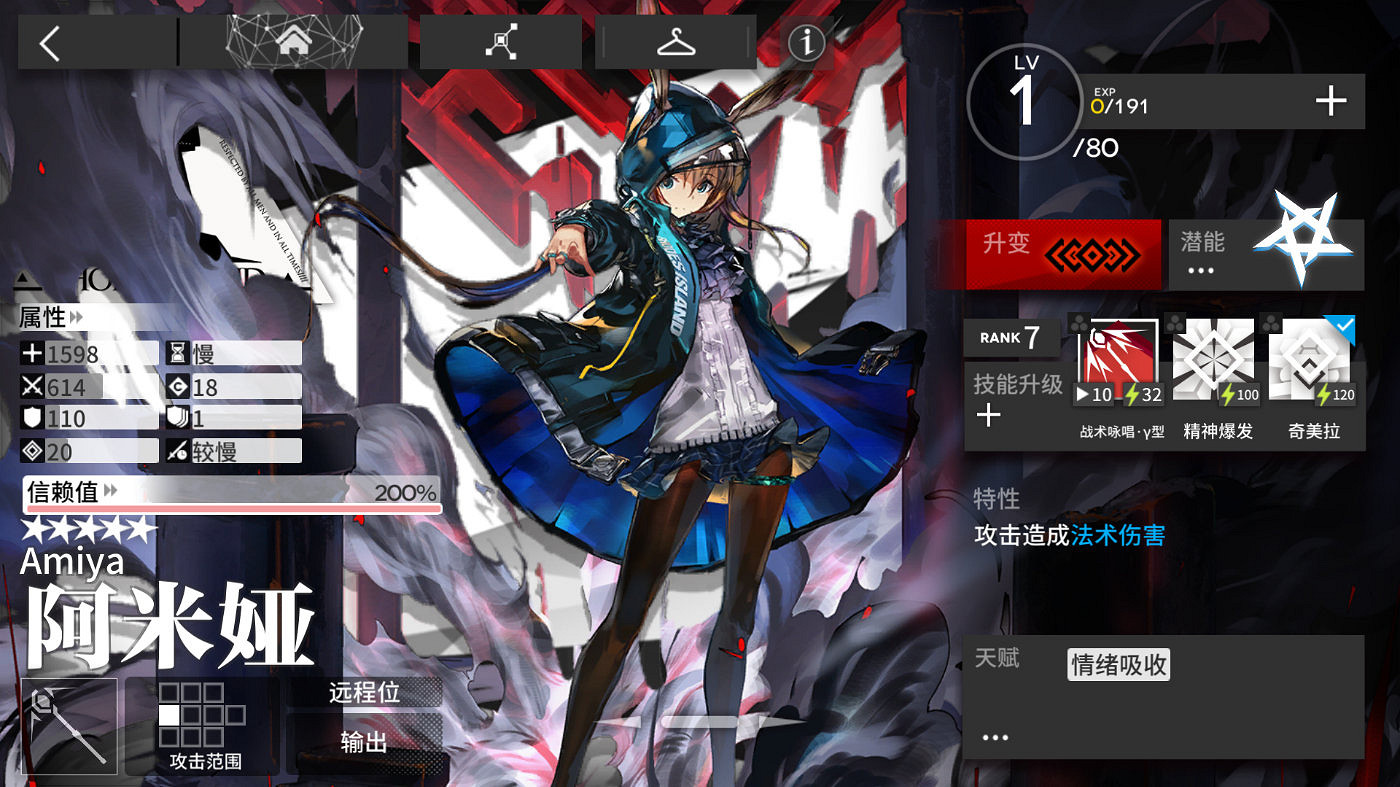Select the 精神爆发 skill icon
The width and height of the screenshot is (1400, 787).
click(x=1214, y=355)
